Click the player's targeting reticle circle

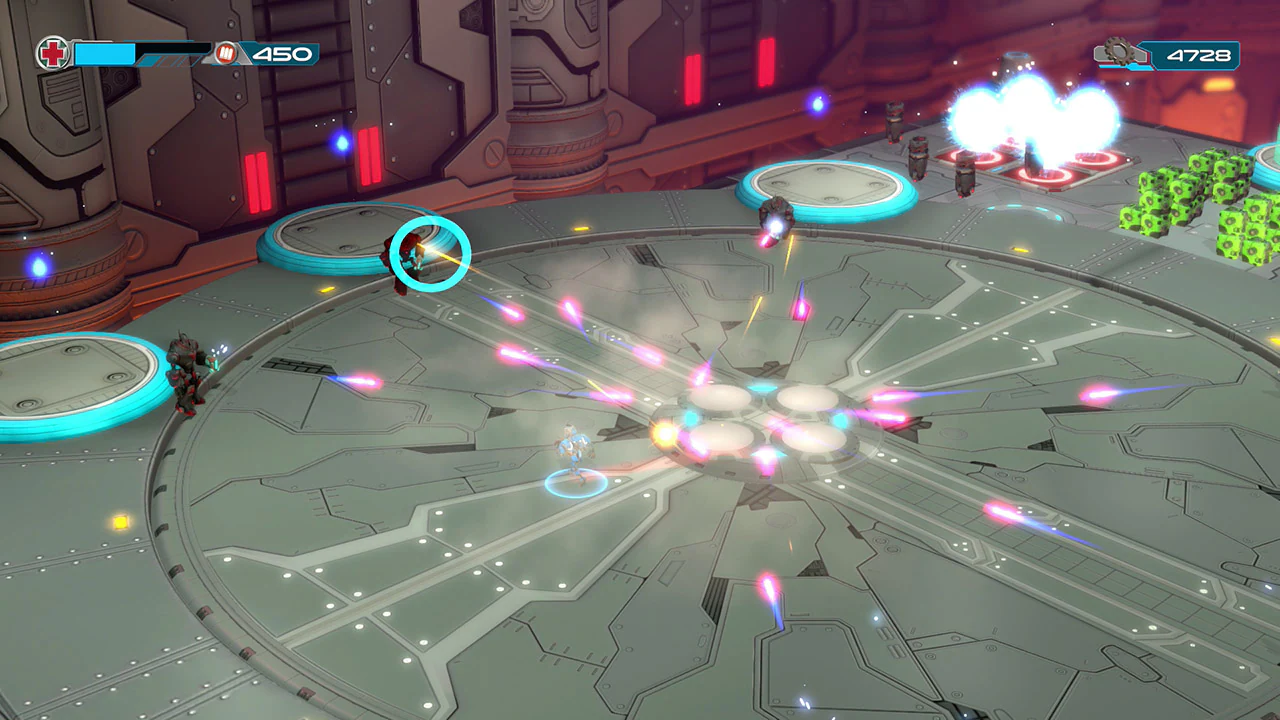[433, 255]
